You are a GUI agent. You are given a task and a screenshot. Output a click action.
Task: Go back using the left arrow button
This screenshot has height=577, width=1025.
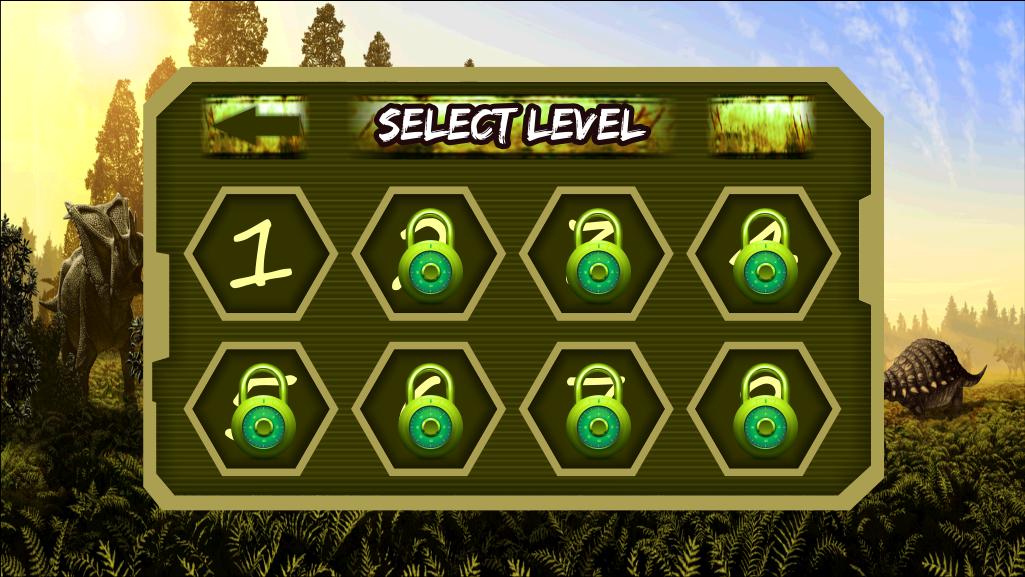pyautogui.click(x=254, y=125)
